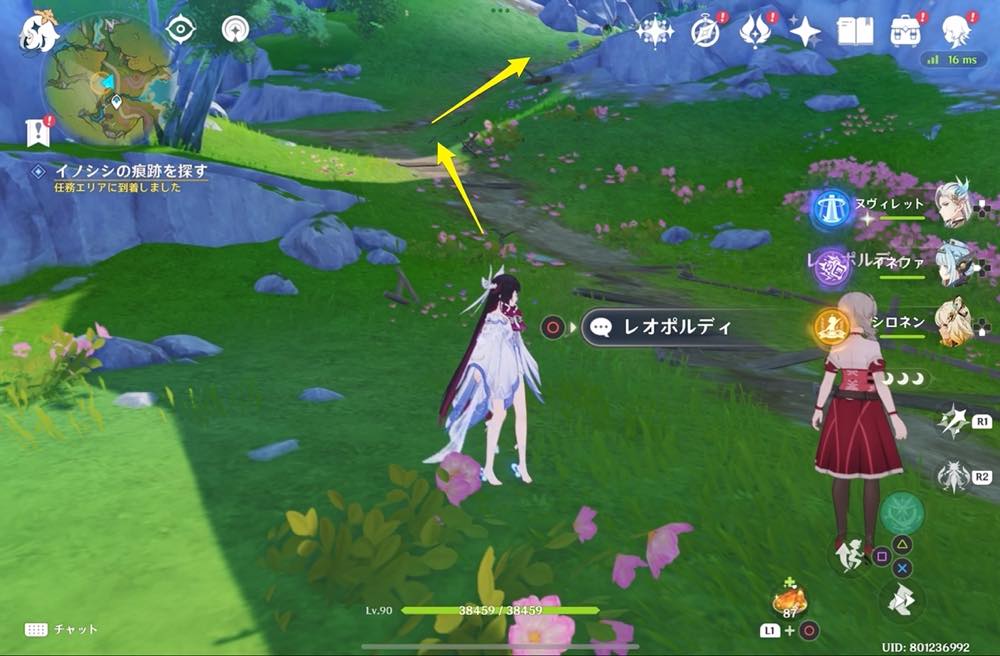Screen dimensions: 1000x656
Task: Open the quest bookmark icon with alert
Action: (38, 130)
